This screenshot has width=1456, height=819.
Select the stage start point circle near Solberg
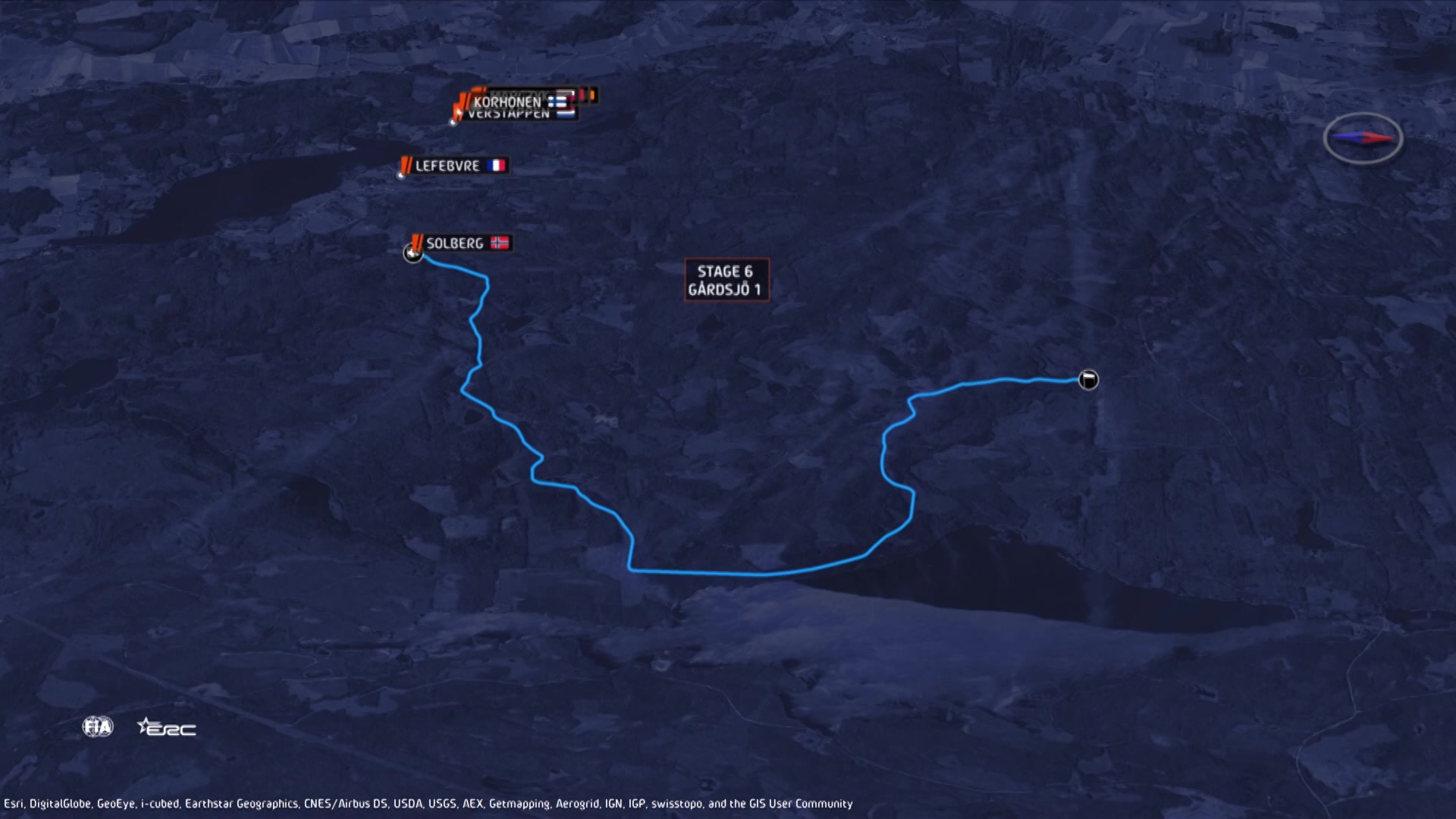(414, 253)
